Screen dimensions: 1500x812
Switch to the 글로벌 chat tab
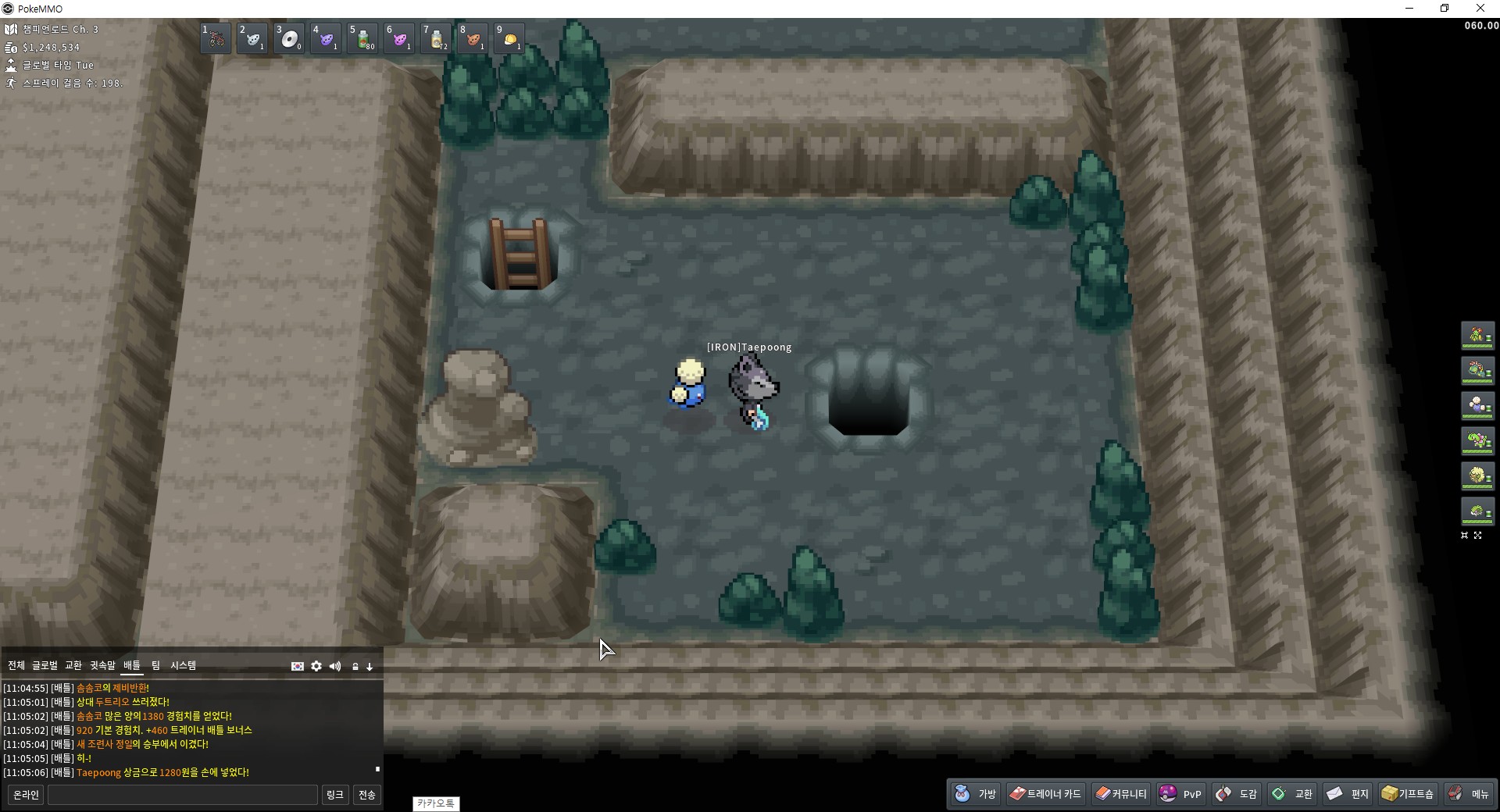coord(45,665)
